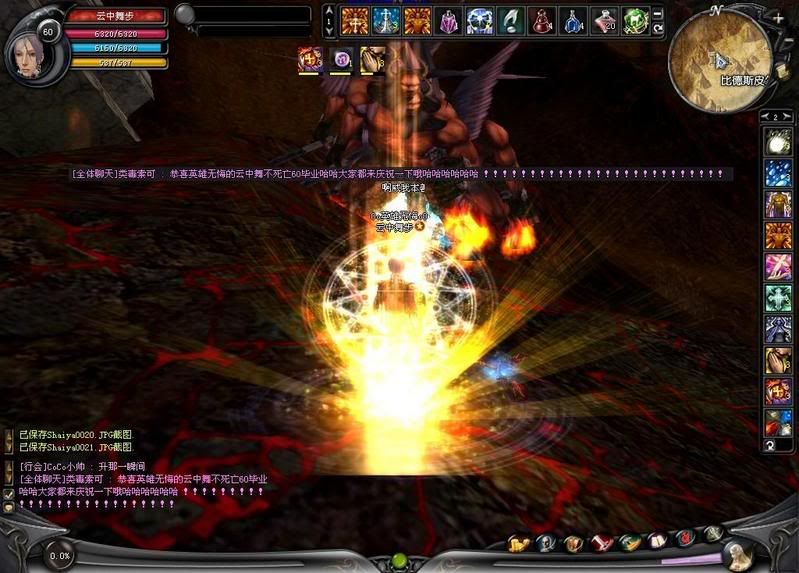Open the red book menu icon
Screen dimensions: 799x573
(600, 543)
